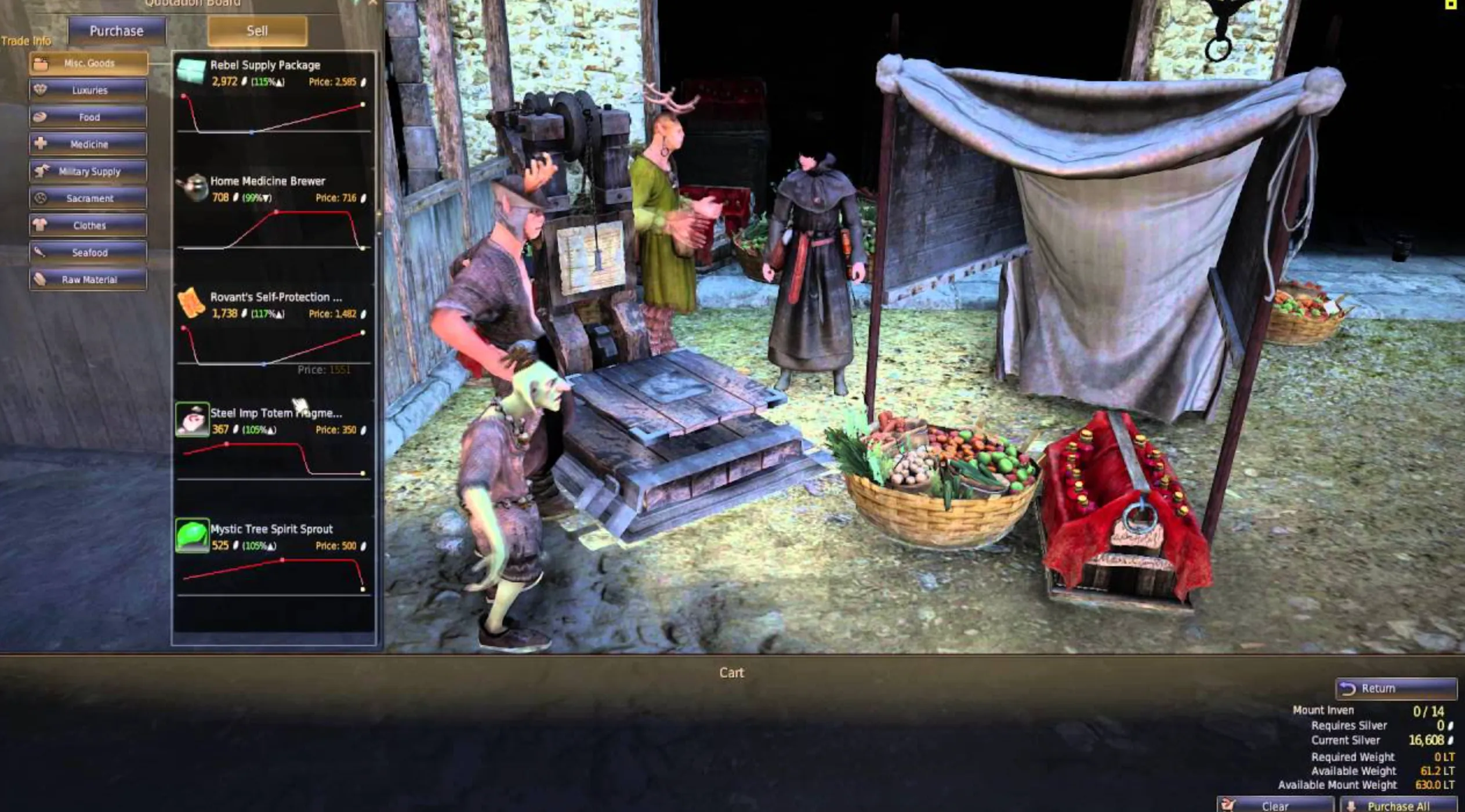Clear the trade cart
The image size is (1465, 812).
pos(1275,806)
